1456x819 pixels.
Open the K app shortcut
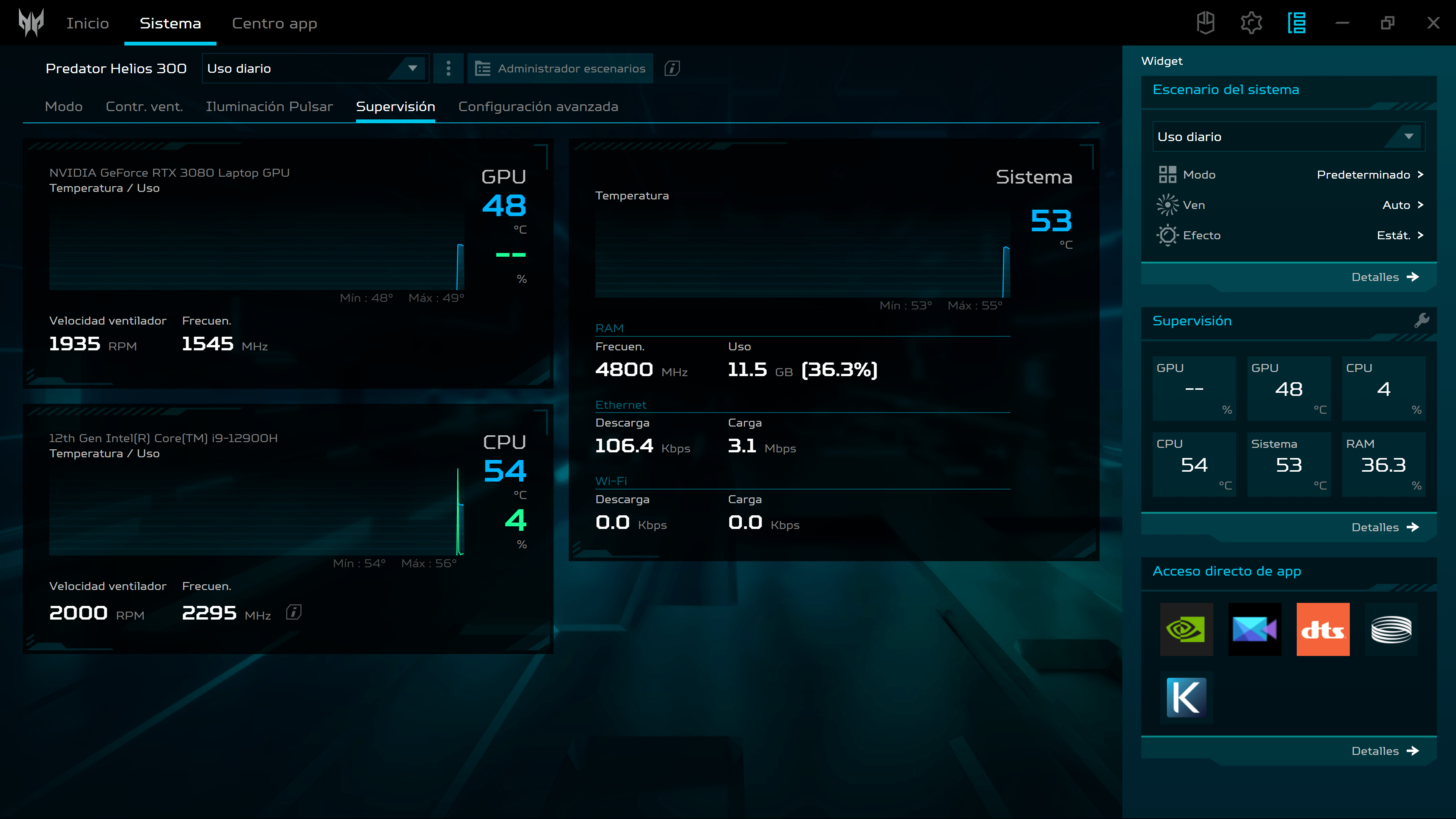(x=1186, y=698)
